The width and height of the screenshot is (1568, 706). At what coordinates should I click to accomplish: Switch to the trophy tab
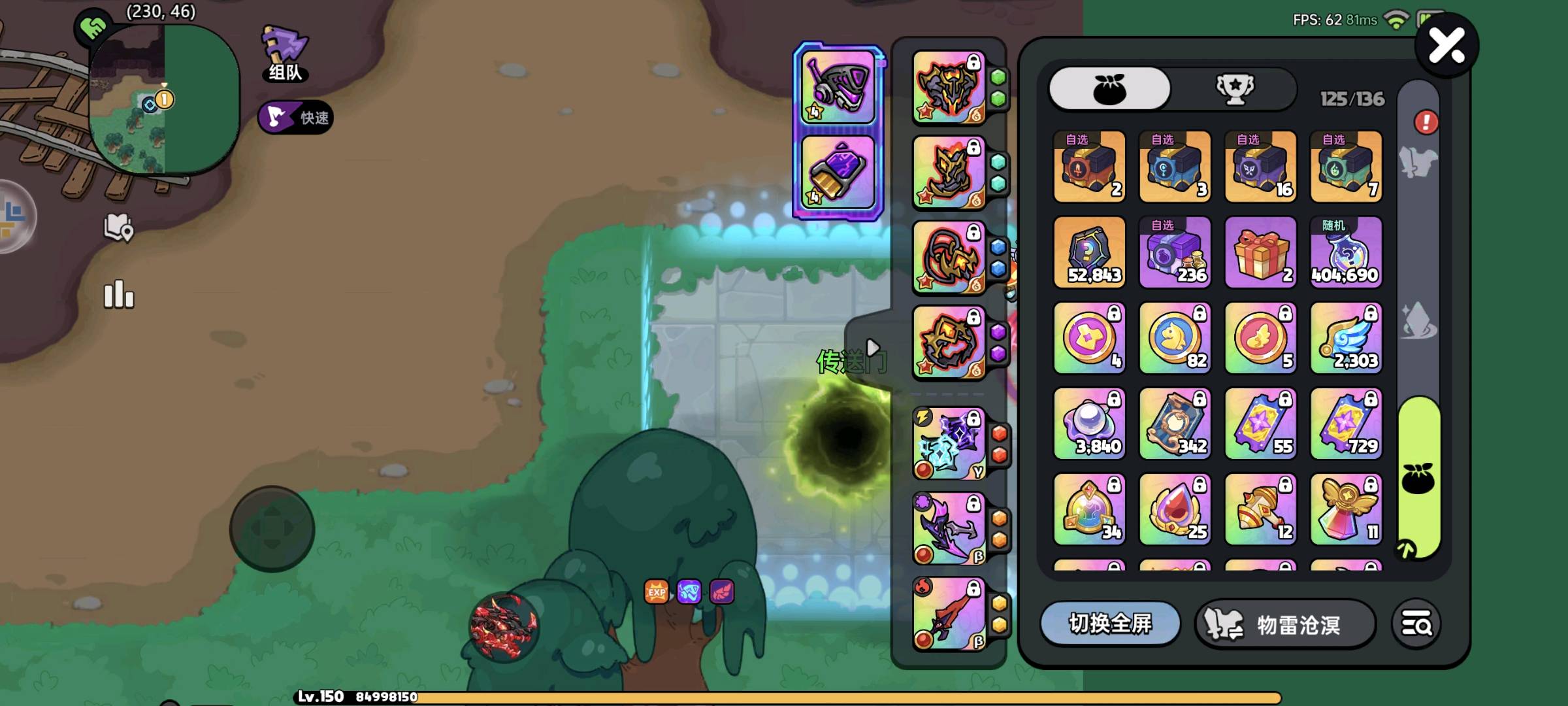point(1234,88)
